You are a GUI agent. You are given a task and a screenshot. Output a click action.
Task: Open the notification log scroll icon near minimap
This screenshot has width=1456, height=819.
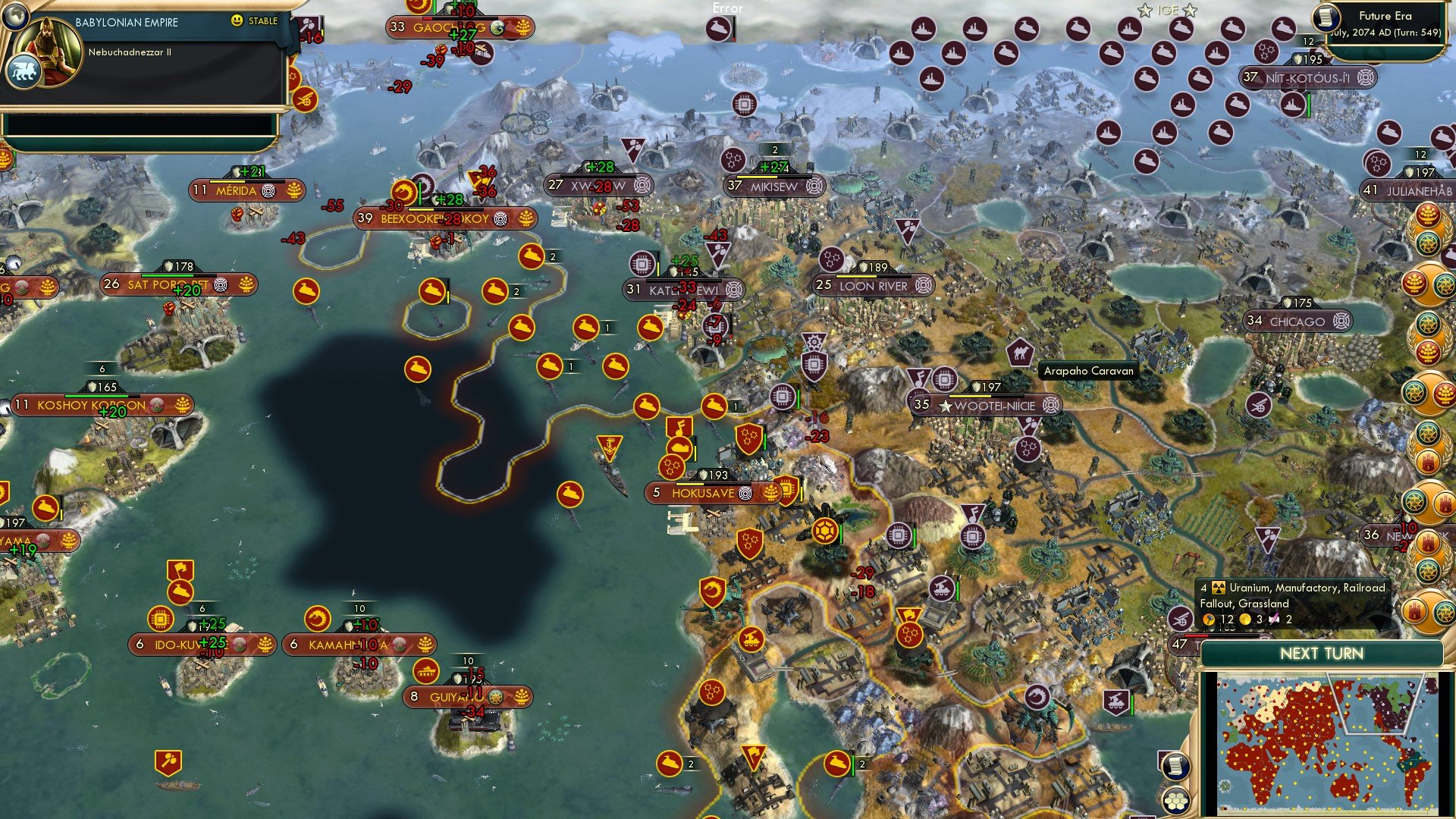[x=1176, y=765]
